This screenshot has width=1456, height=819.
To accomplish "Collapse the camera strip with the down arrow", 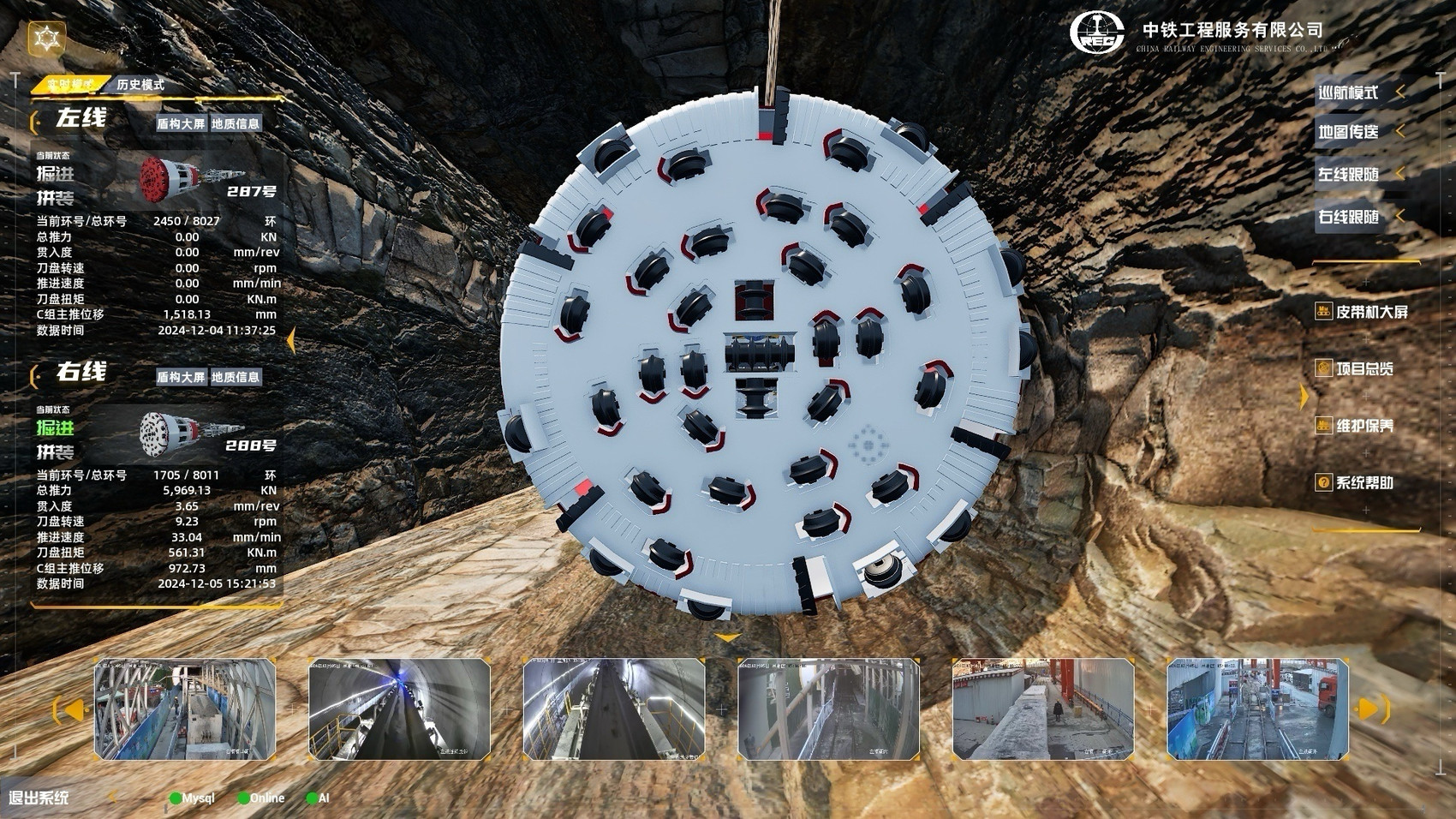I will (x=727, y=638).
